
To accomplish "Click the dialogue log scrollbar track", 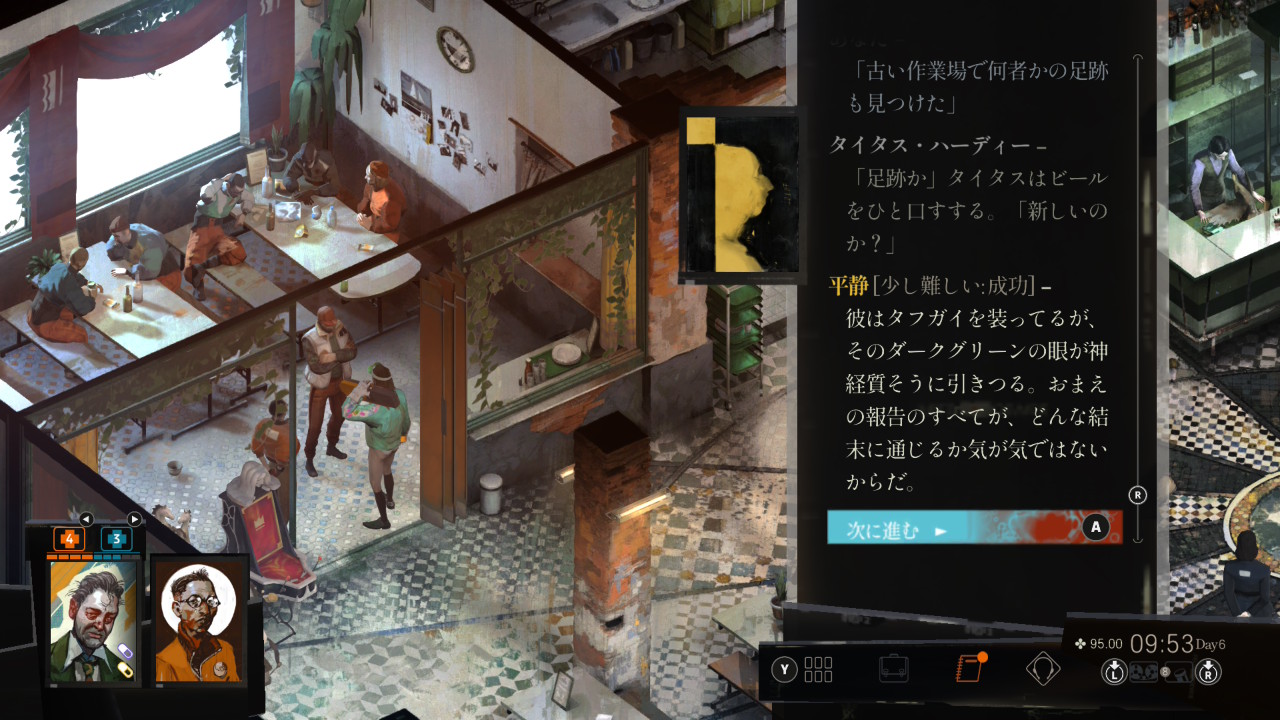I will 1136,300.
